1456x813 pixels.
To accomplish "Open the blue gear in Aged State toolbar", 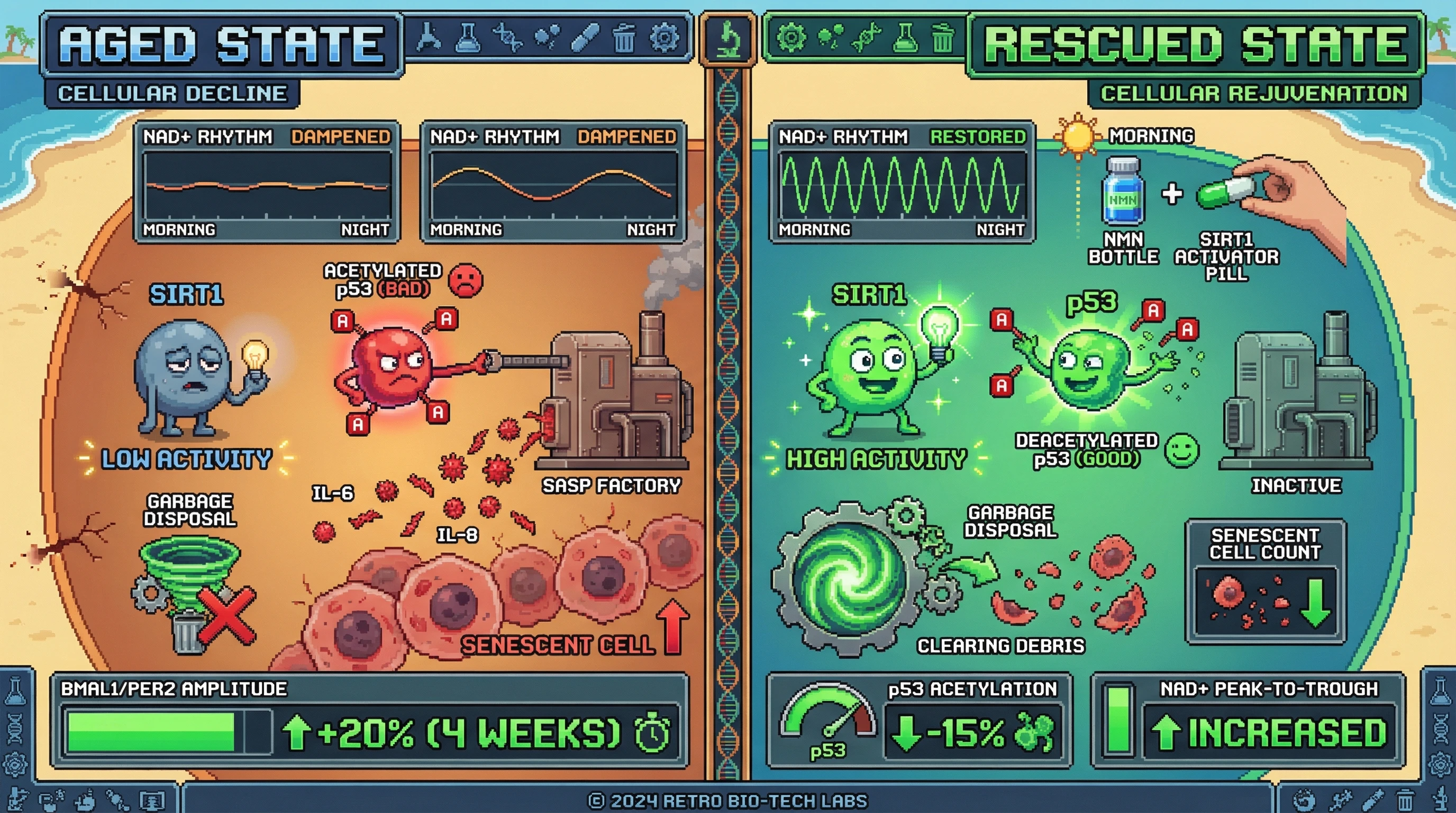I will (x=663, y=38).
